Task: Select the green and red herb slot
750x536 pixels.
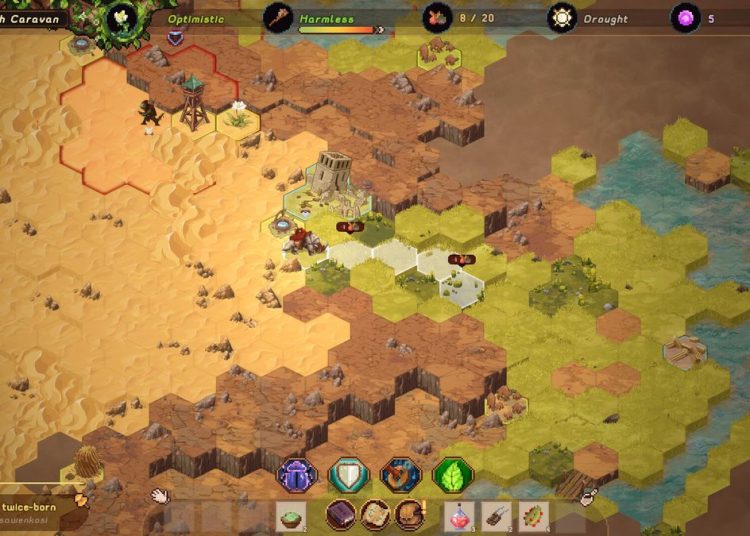Action: point(533,516)
